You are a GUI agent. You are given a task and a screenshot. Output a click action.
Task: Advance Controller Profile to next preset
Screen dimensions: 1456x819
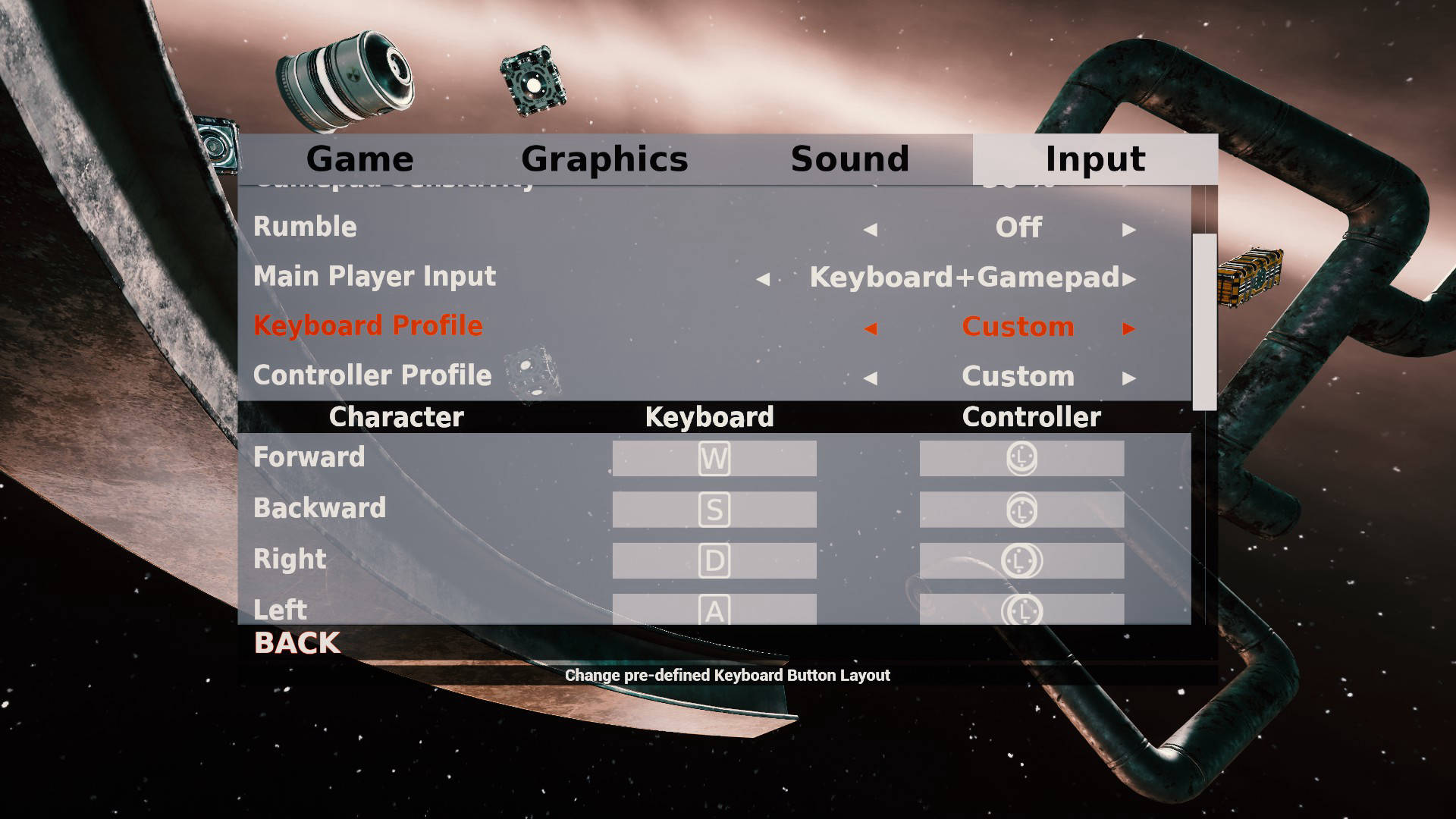click(x=1128, y=378)
